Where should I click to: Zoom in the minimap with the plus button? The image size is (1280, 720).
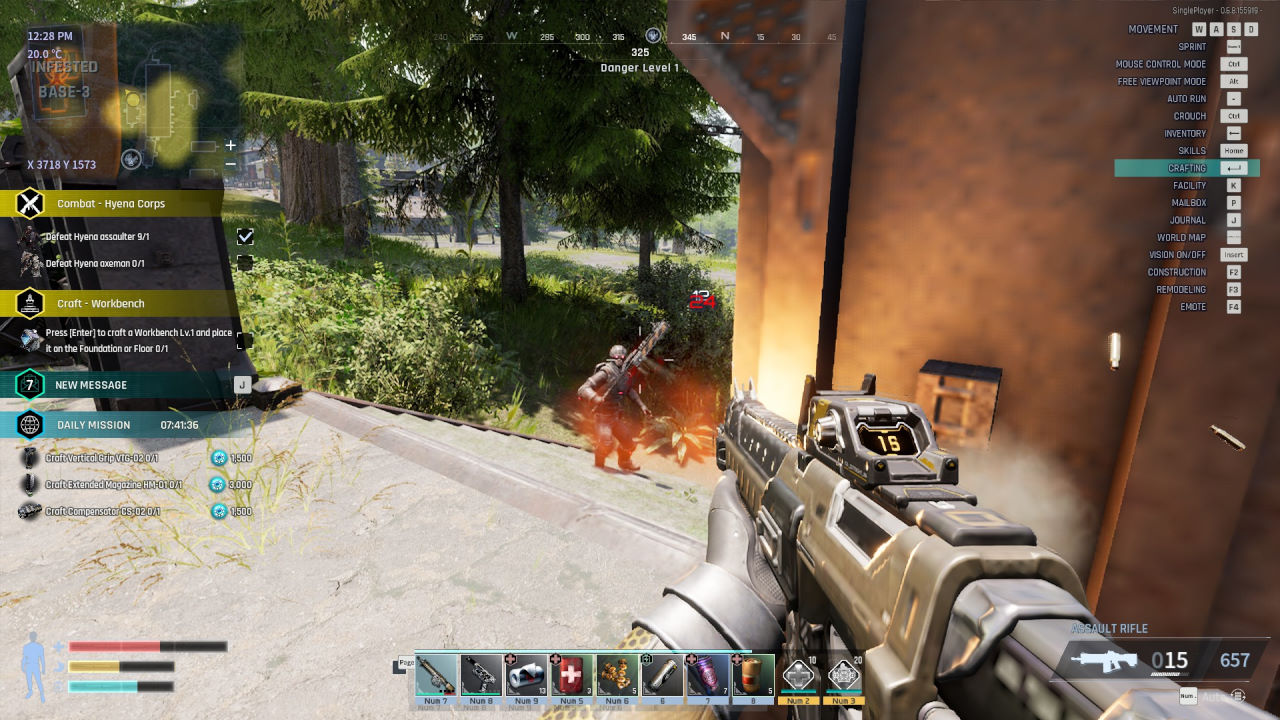coord(231,145)
